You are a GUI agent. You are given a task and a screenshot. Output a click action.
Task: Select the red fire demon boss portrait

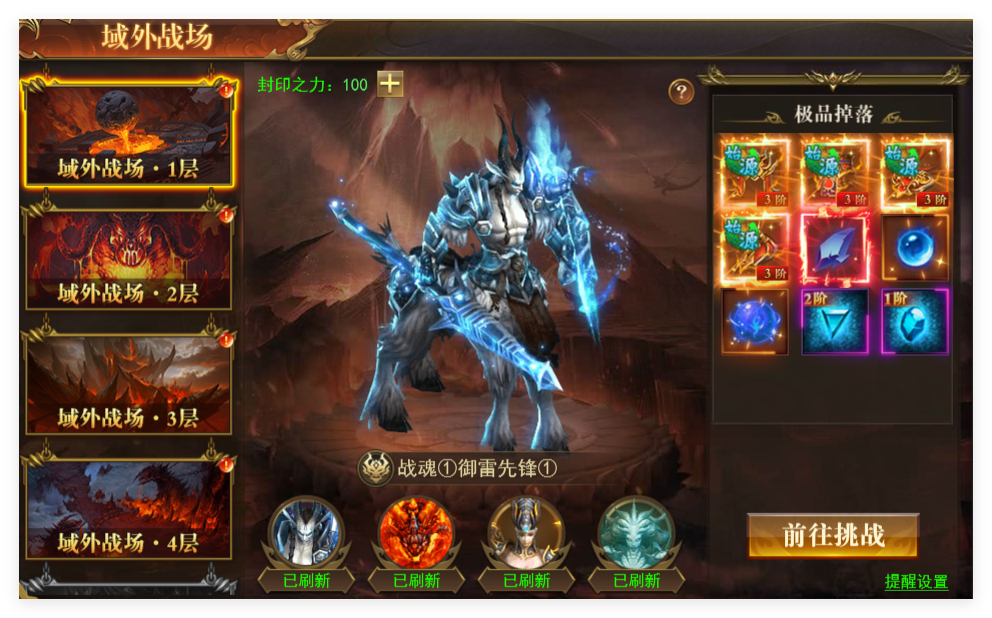tap(416, 532)
